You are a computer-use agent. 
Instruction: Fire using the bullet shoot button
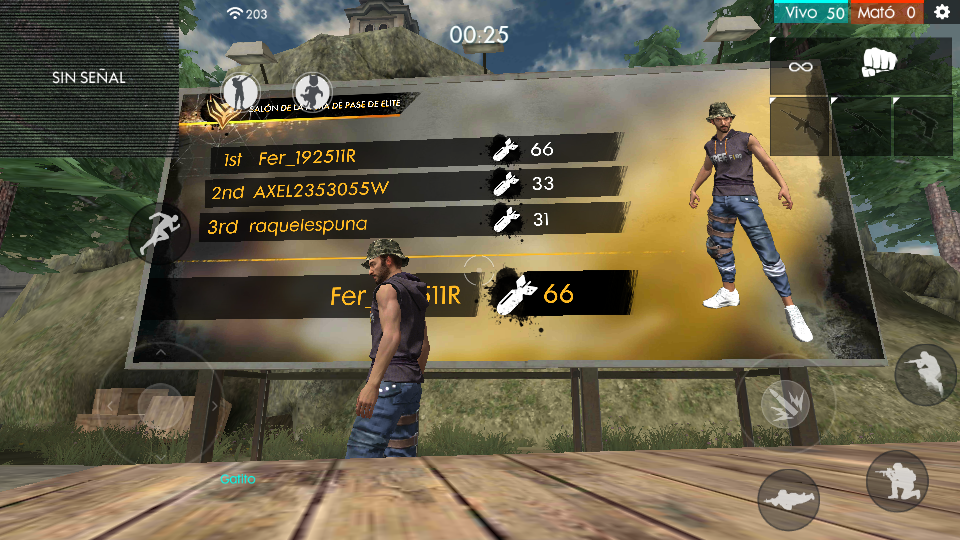point(784,403)
